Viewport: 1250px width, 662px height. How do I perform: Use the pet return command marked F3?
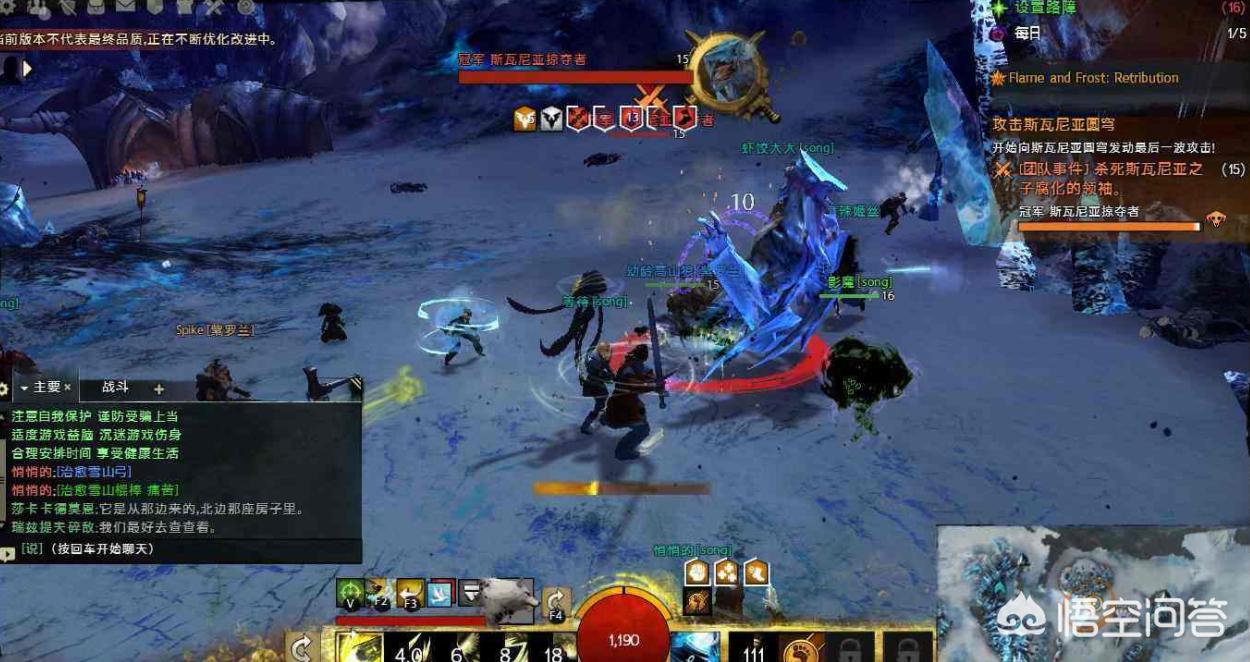pyautogui.click(x=410, y=593)
